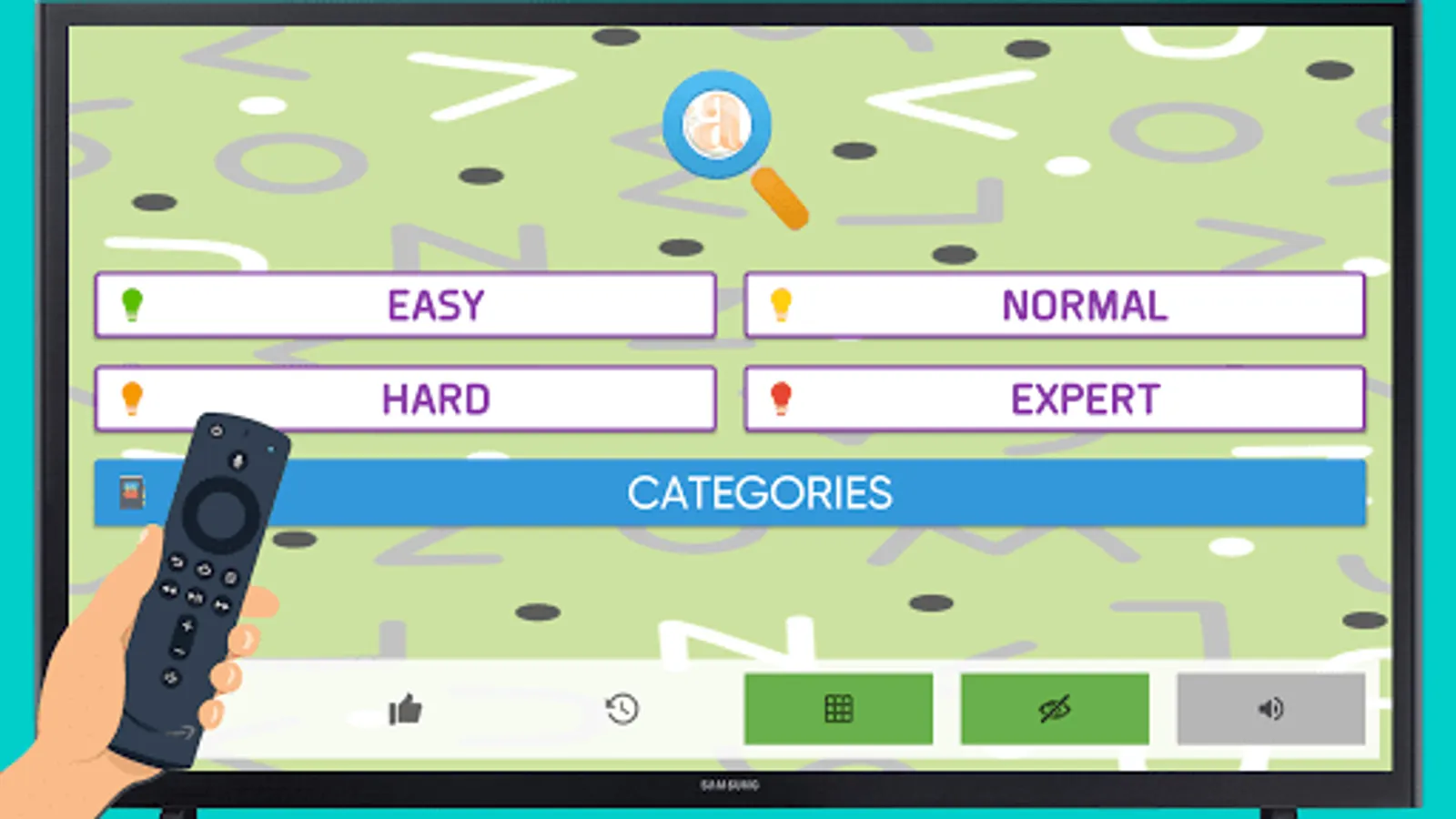Open the game history with the clock icon
The width and height of the screenshot is (1456, 819).
[x=620, y=709]
